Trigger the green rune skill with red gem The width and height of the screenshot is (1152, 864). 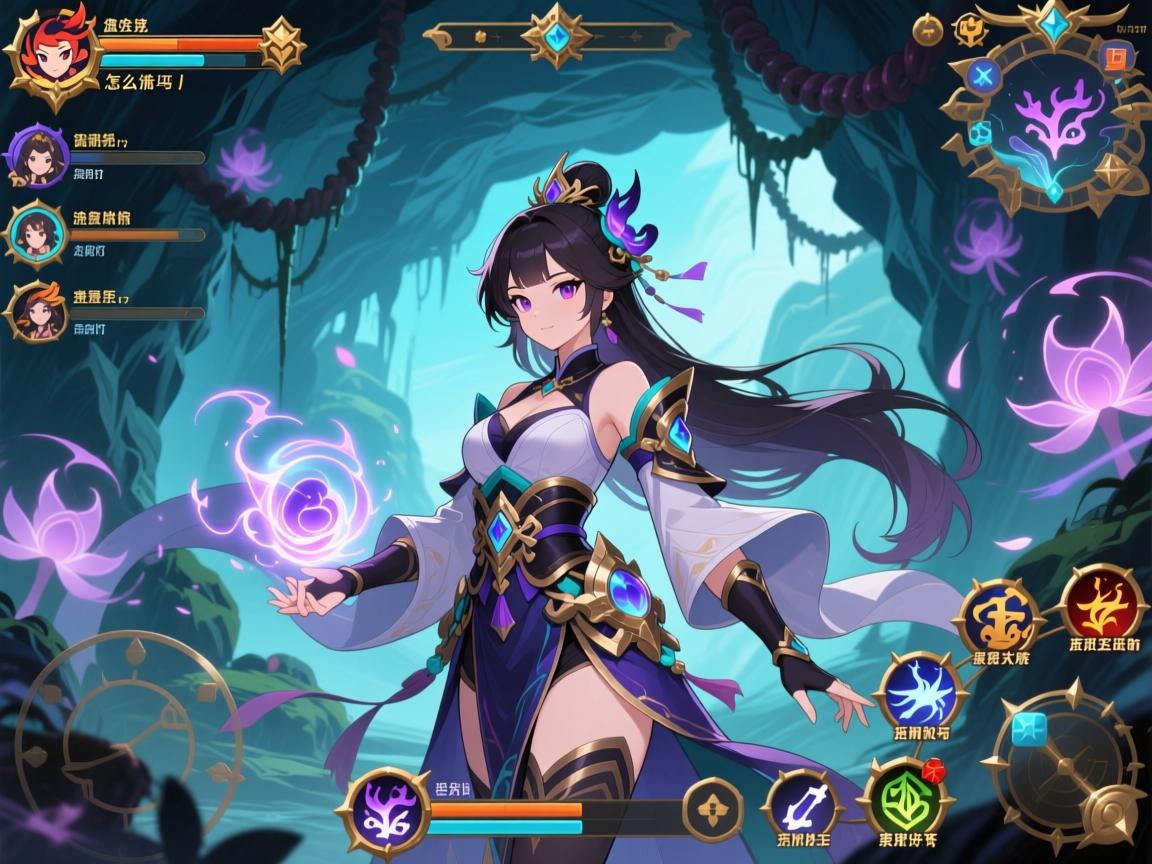904,797
